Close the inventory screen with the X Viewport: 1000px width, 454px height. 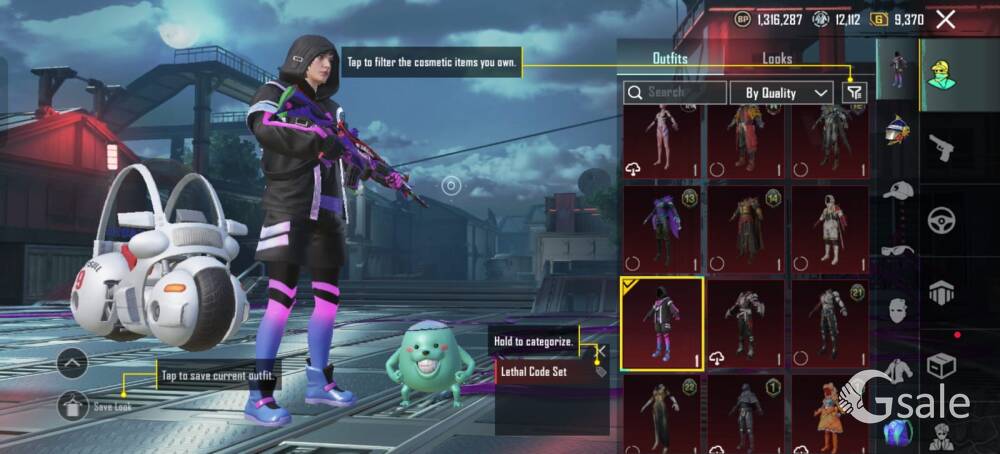pyautogui.click(x=945, y=19)
